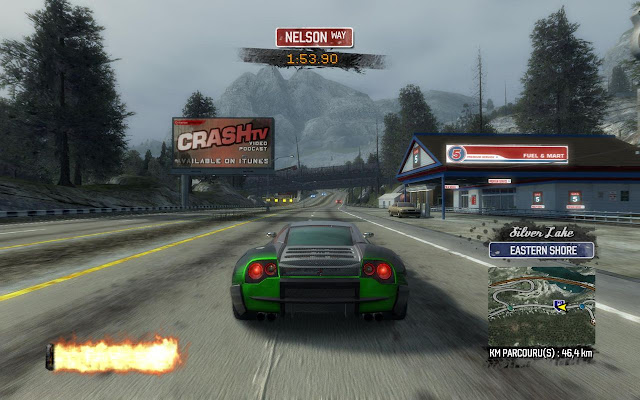
Task: Click the Nelson Way street sign
Action: click(314, 37)
